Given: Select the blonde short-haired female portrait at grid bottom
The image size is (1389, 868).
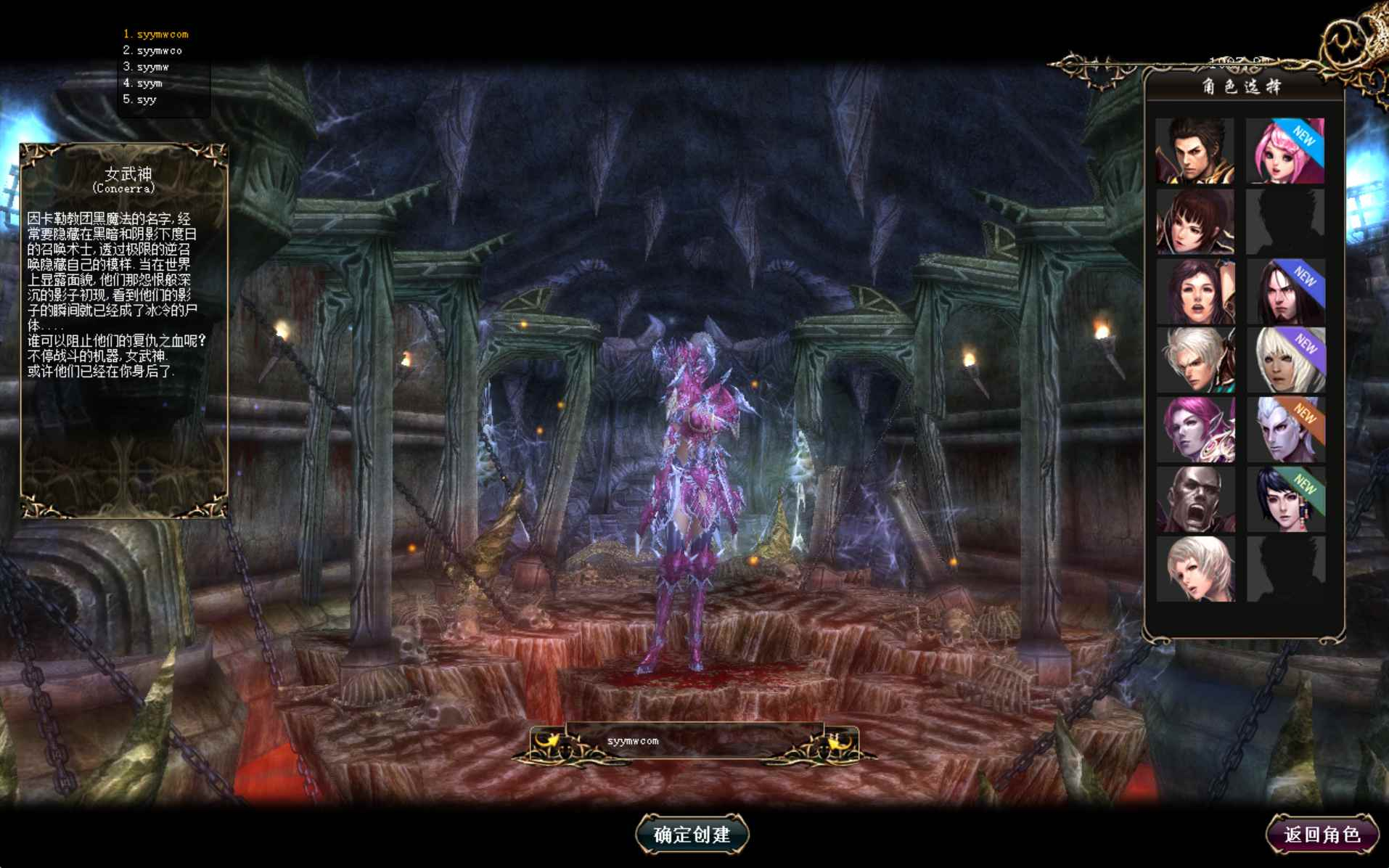Looking at the screenshot, I should pos(1197,568).
